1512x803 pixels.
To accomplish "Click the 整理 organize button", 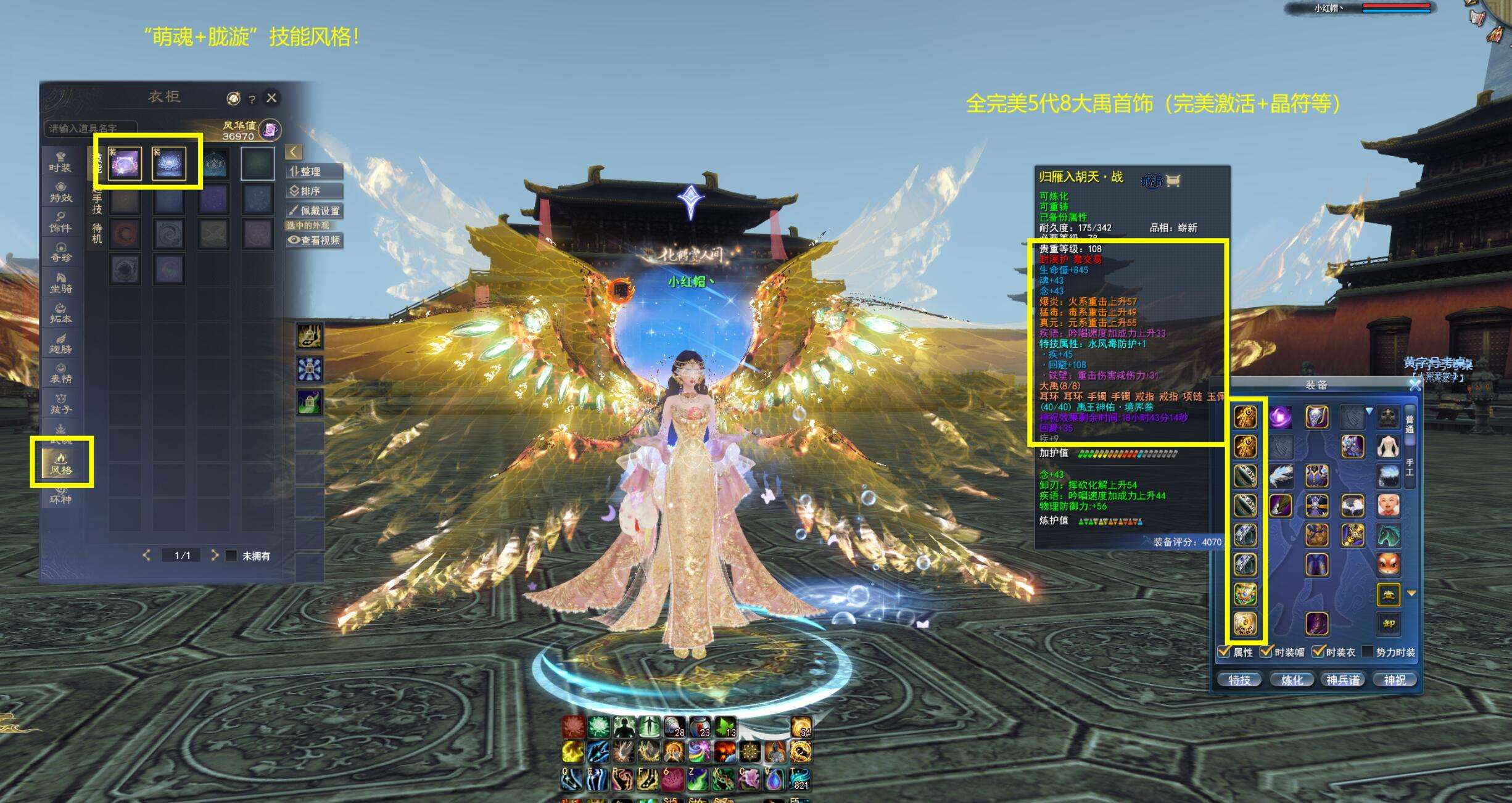I will (x=314, y=171).
